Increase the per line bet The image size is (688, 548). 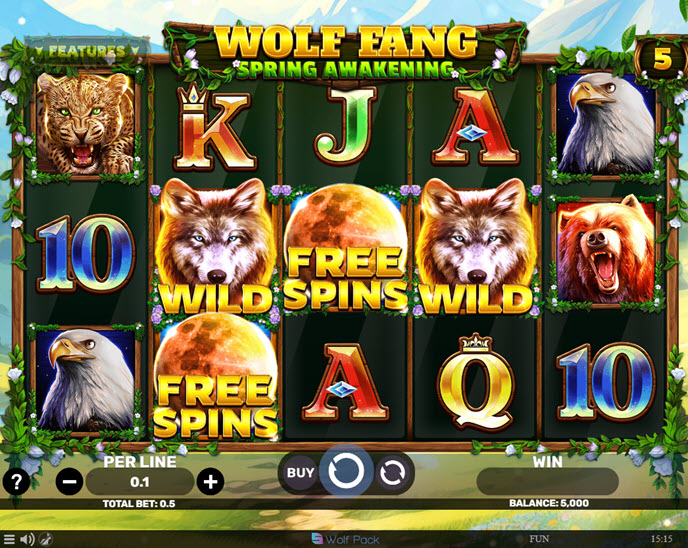pyautogui.click(x=210, y=482)
